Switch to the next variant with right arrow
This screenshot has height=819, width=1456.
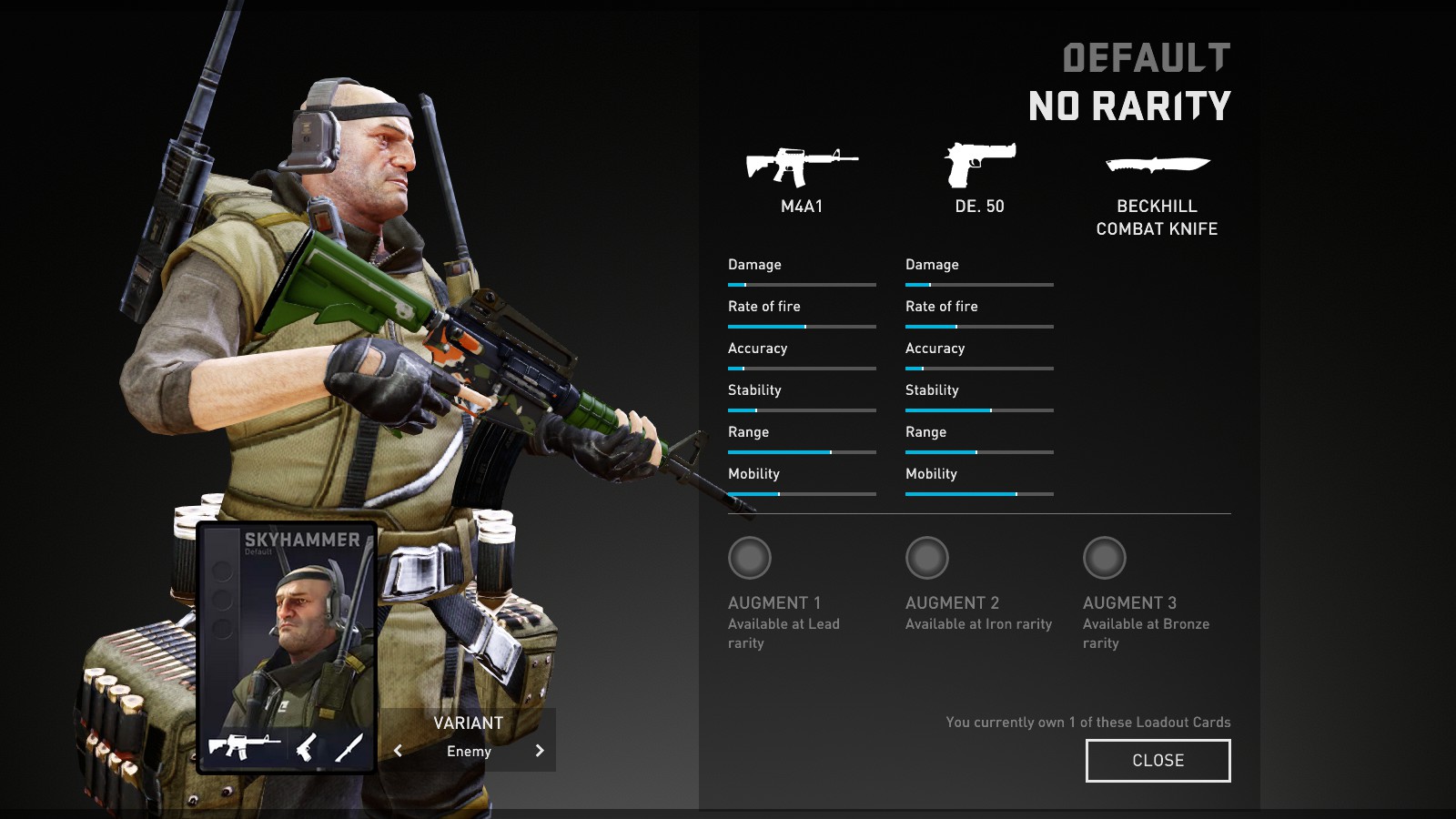tap(540, 751)
